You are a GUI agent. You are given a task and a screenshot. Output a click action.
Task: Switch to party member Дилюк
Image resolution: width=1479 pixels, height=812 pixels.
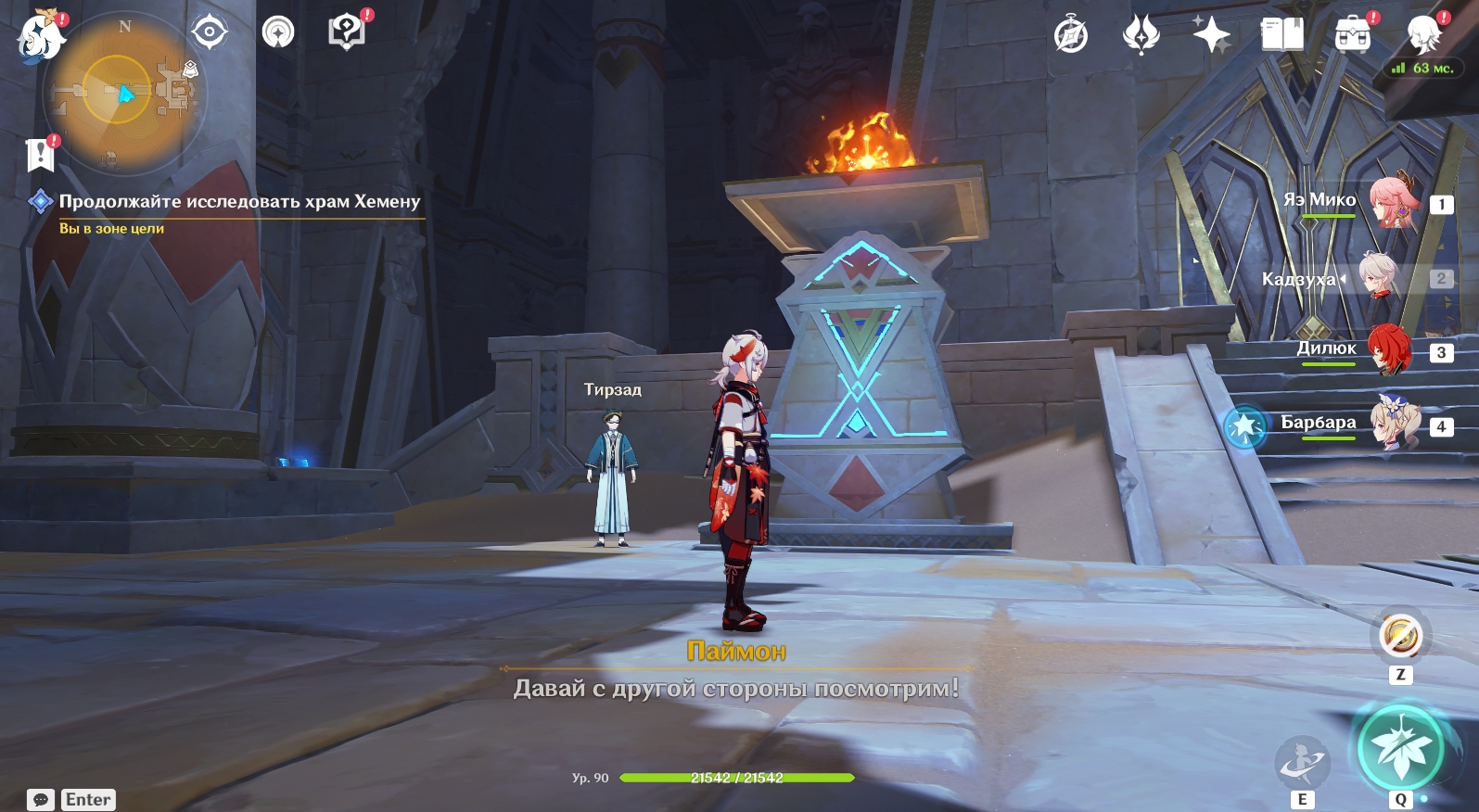pyautogui.click(x=1389, y=350)
